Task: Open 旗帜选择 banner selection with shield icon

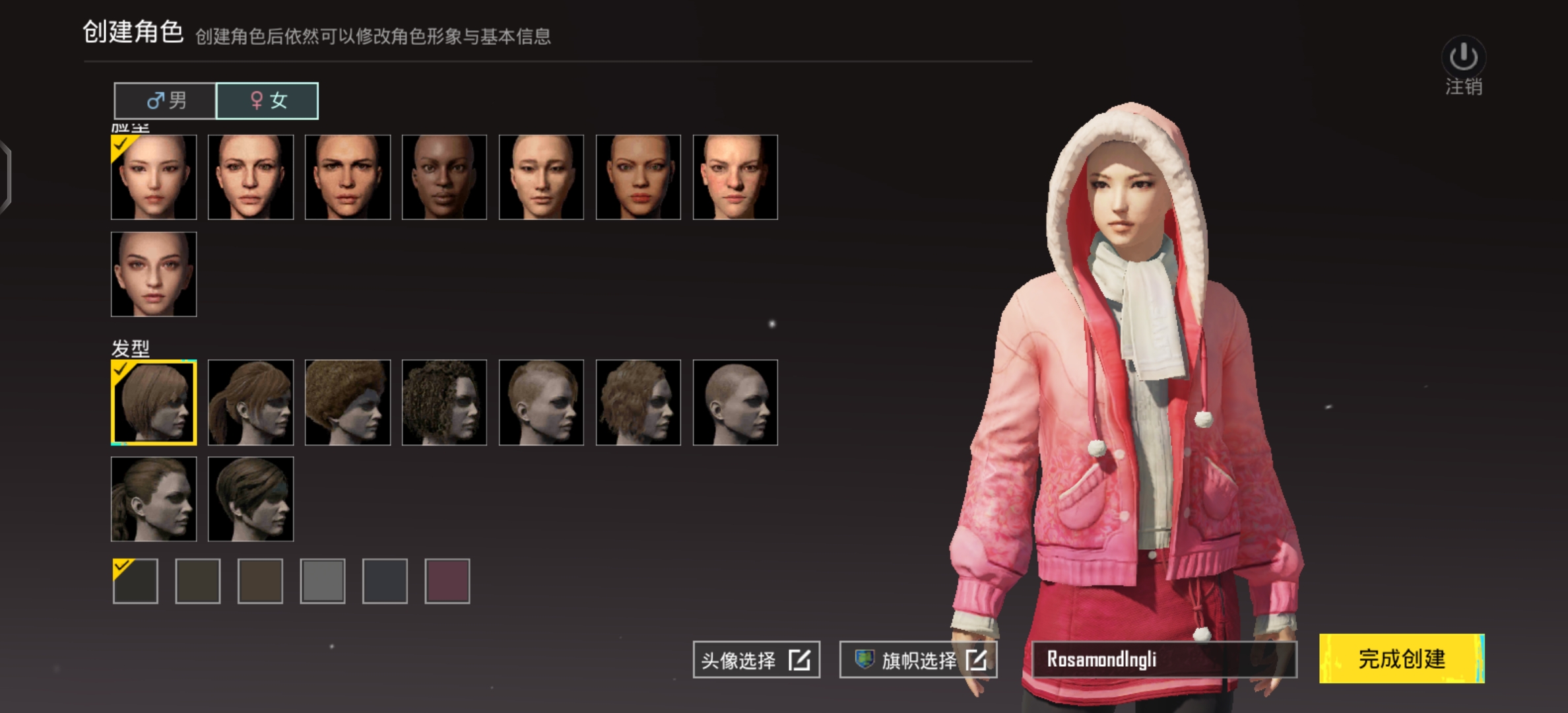Action: (918, 659)
